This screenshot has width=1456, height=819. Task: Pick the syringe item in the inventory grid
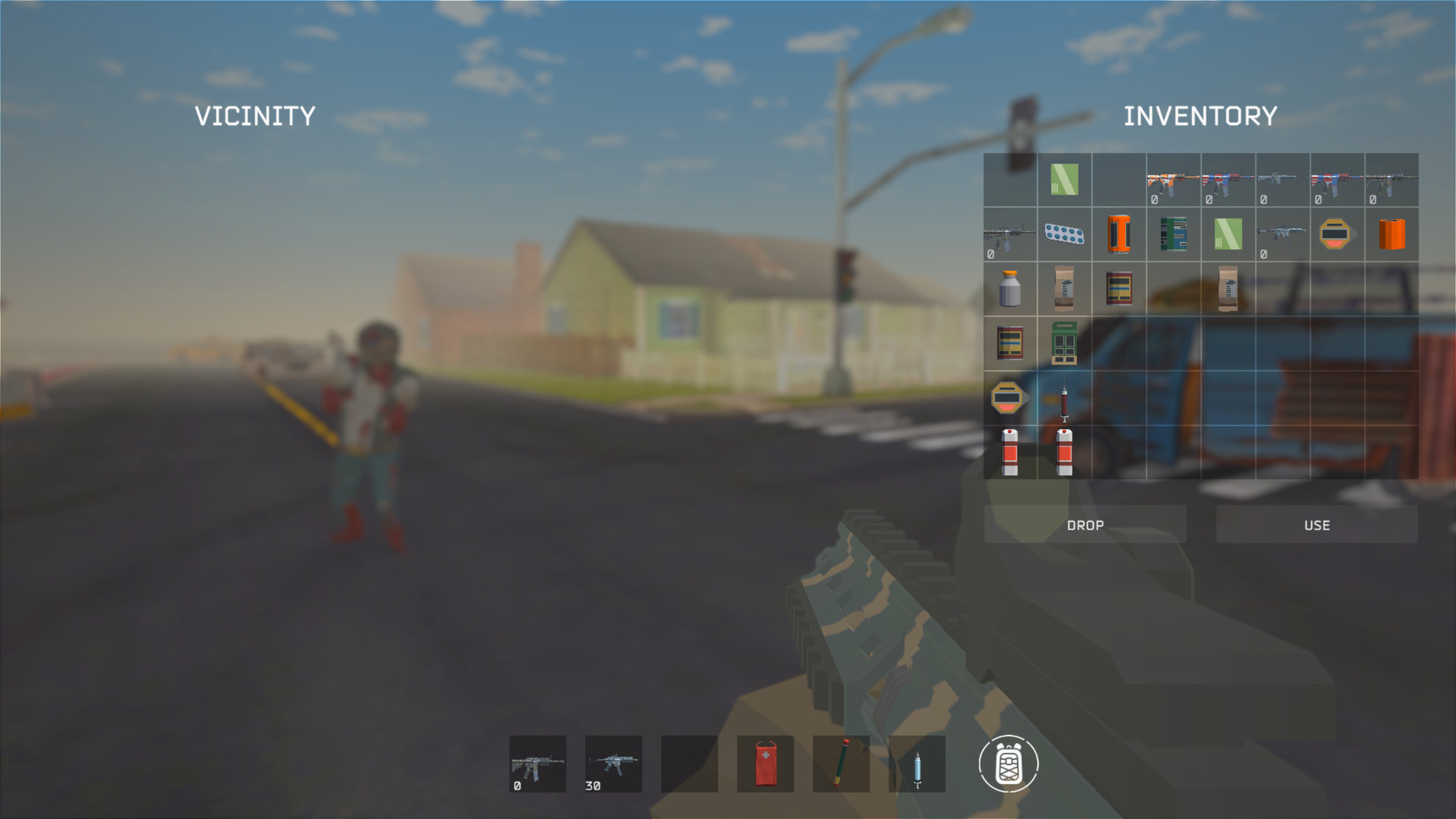1064,398
